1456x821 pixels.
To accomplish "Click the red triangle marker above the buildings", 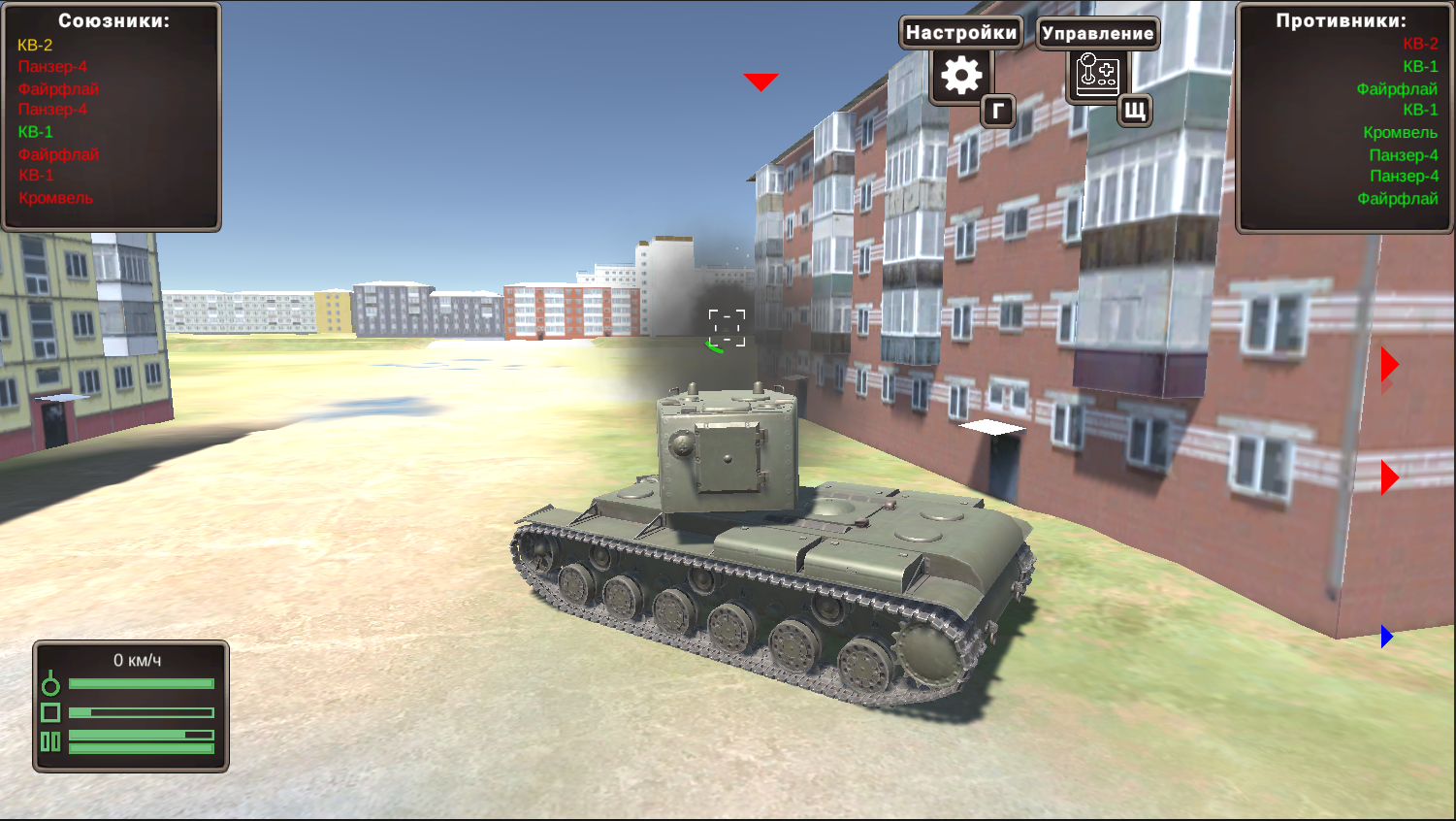I will [x=760, y=82].
